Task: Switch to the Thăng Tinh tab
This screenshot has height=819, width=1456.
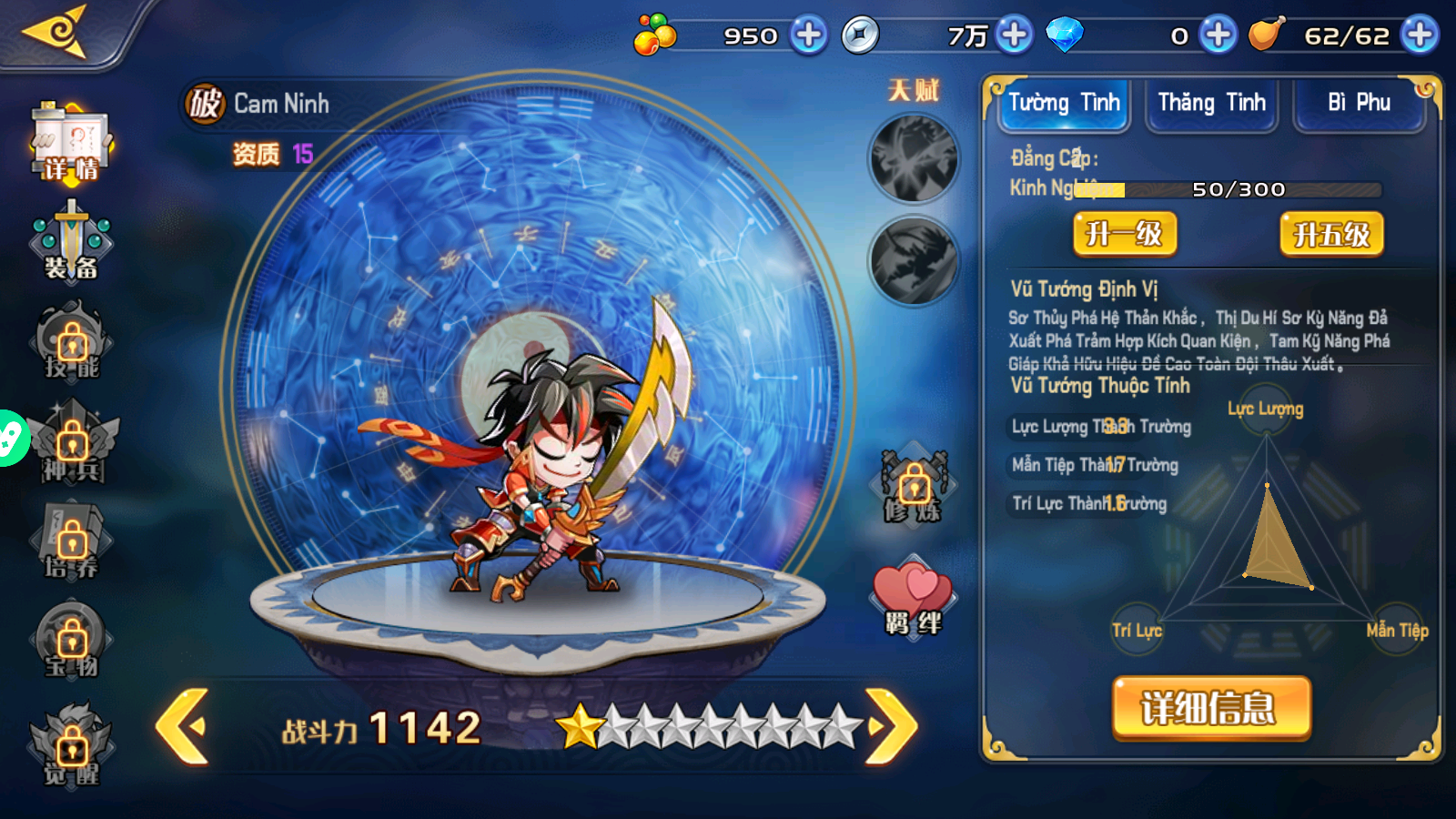Action: 1211,104
